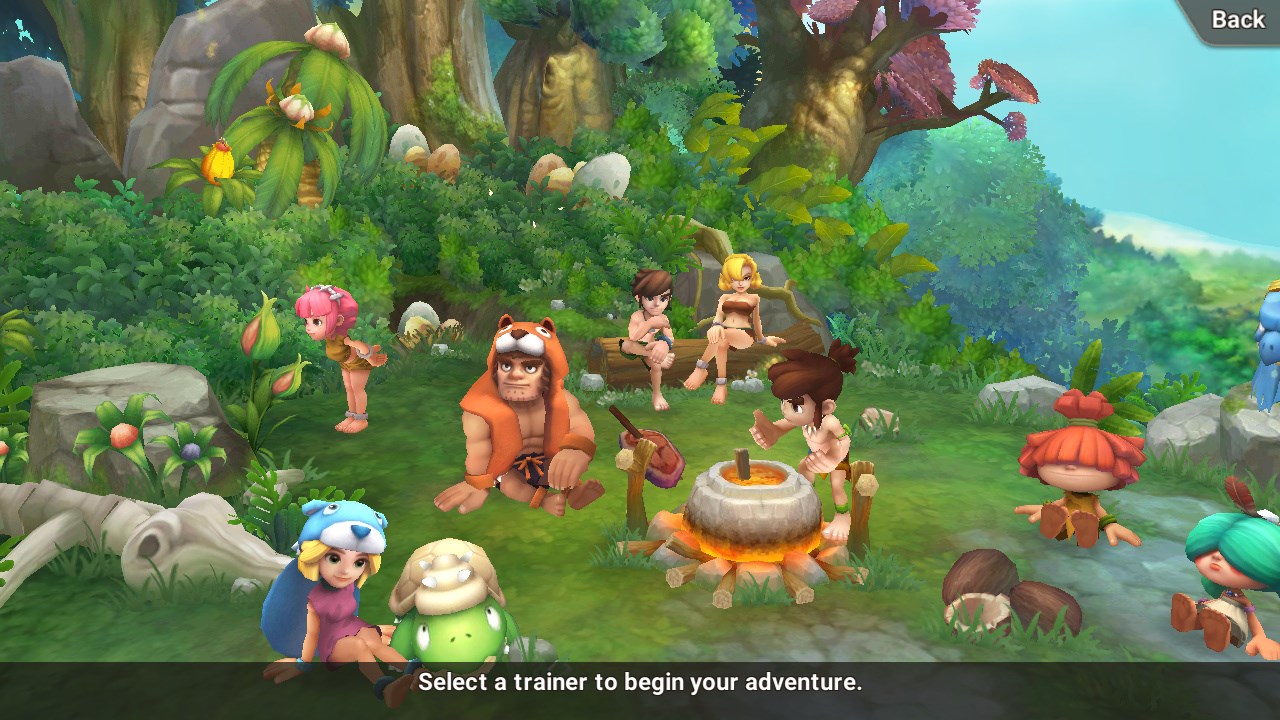Select the blonde woman trainer on log
The height and width of the screenshot is (720, 1280).
pos(734,322)
